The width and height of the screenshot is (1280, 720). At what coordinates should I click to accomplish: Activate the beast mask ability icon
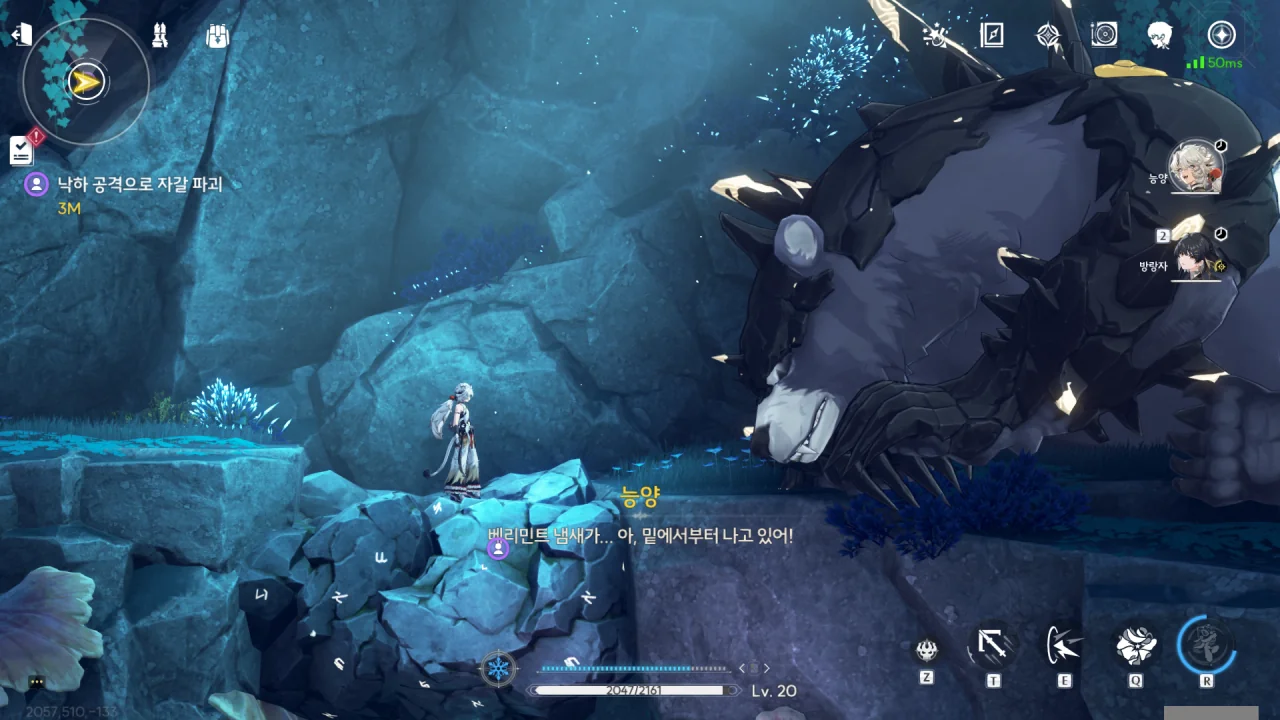(927, 650)
